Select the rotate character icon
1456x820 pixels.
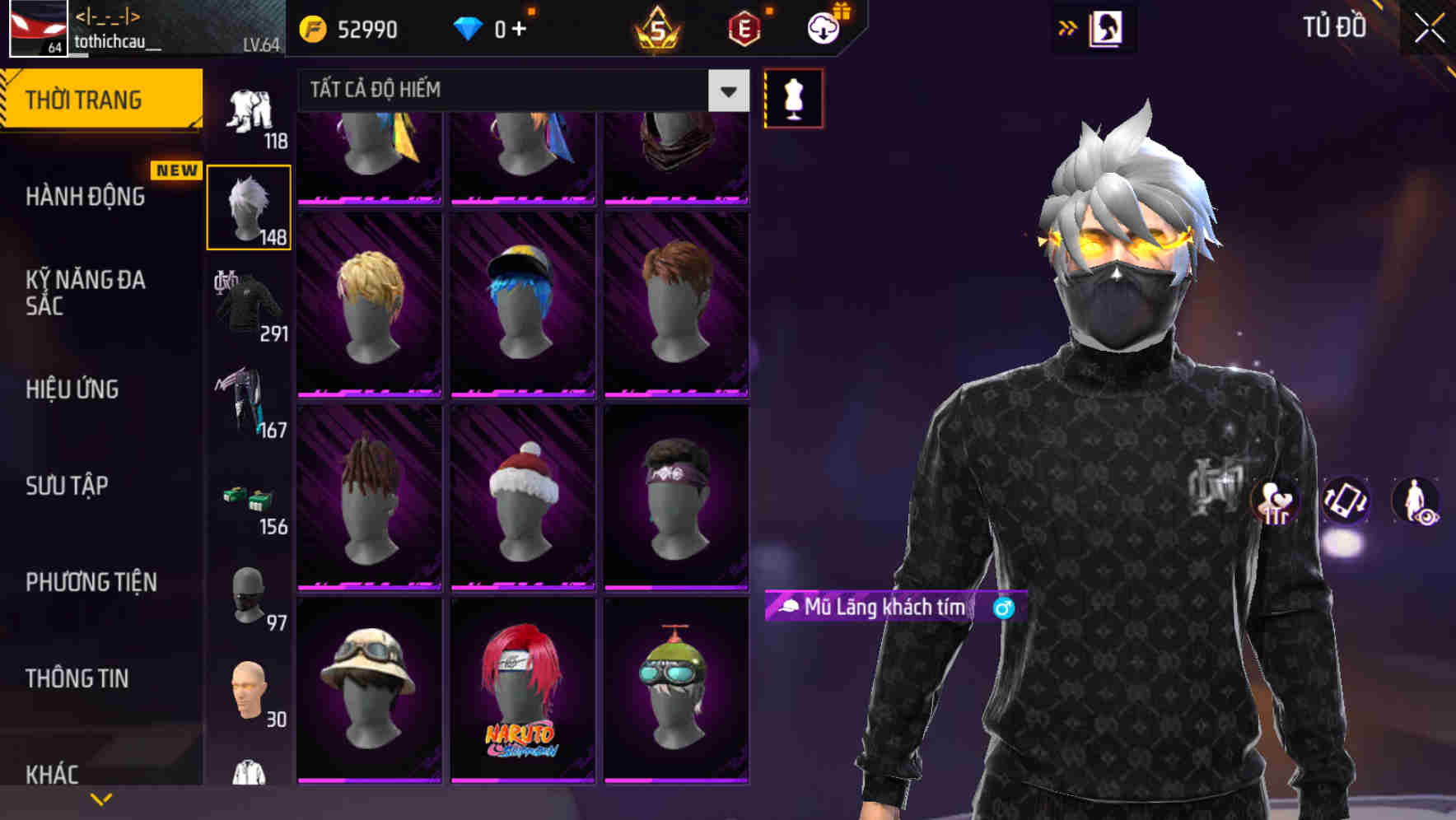pos(1345,502)
